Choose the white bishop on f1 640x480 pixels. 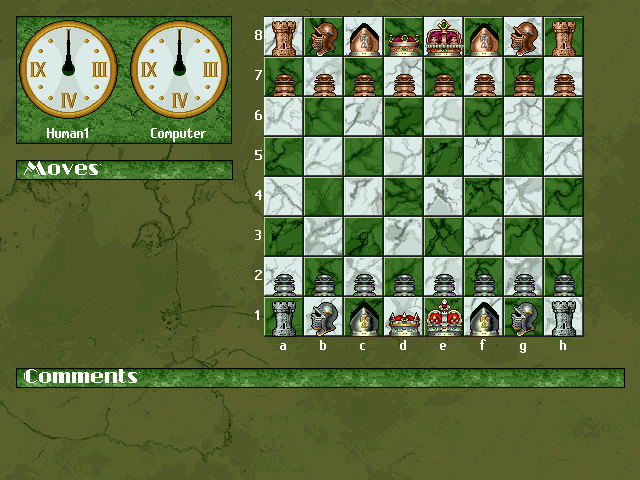point(483,317)
